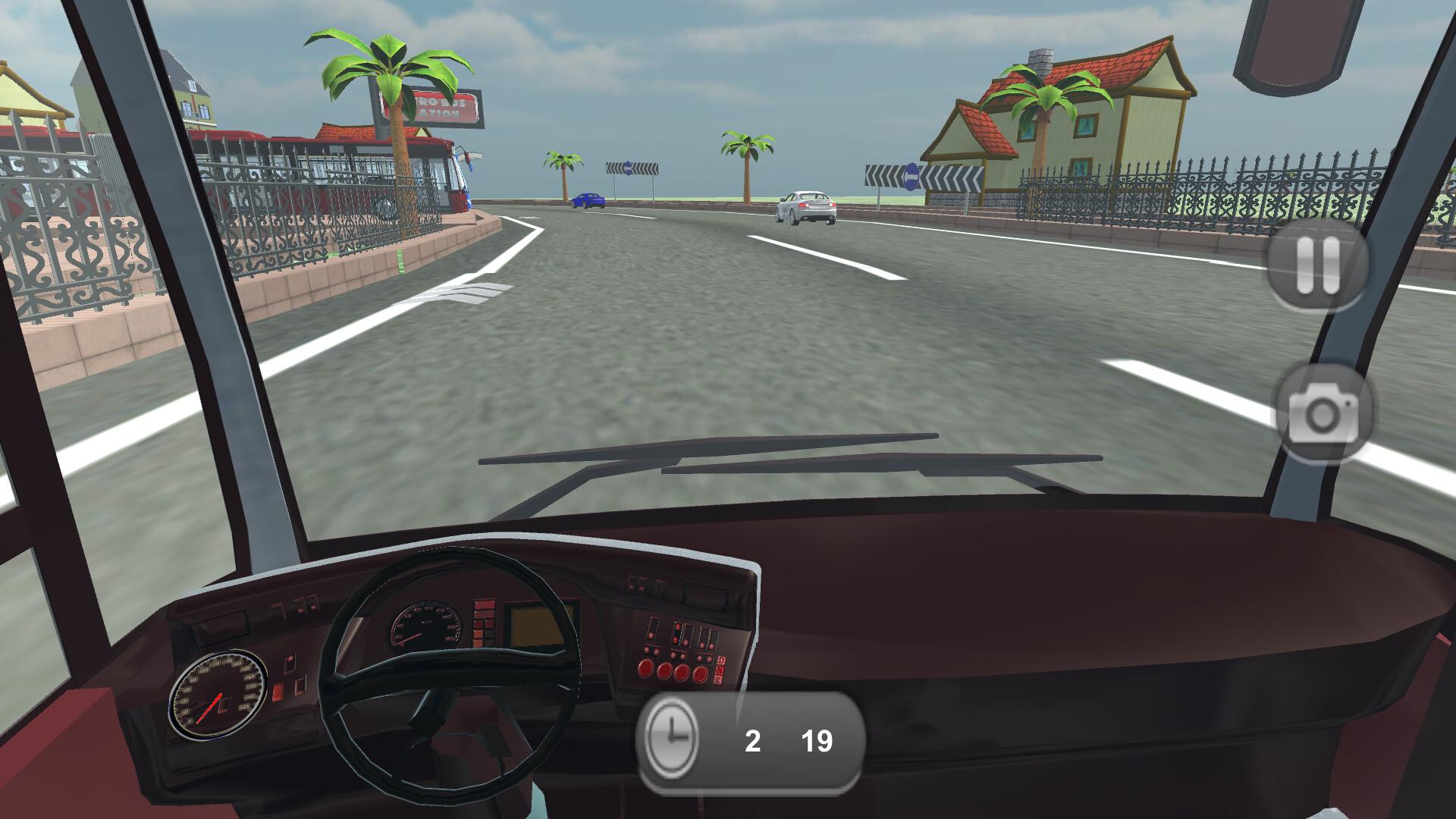Click the D gear indicator on the dash
Image resolution: width=1456 pixels, height=819 pixels.
pos(720,661)
